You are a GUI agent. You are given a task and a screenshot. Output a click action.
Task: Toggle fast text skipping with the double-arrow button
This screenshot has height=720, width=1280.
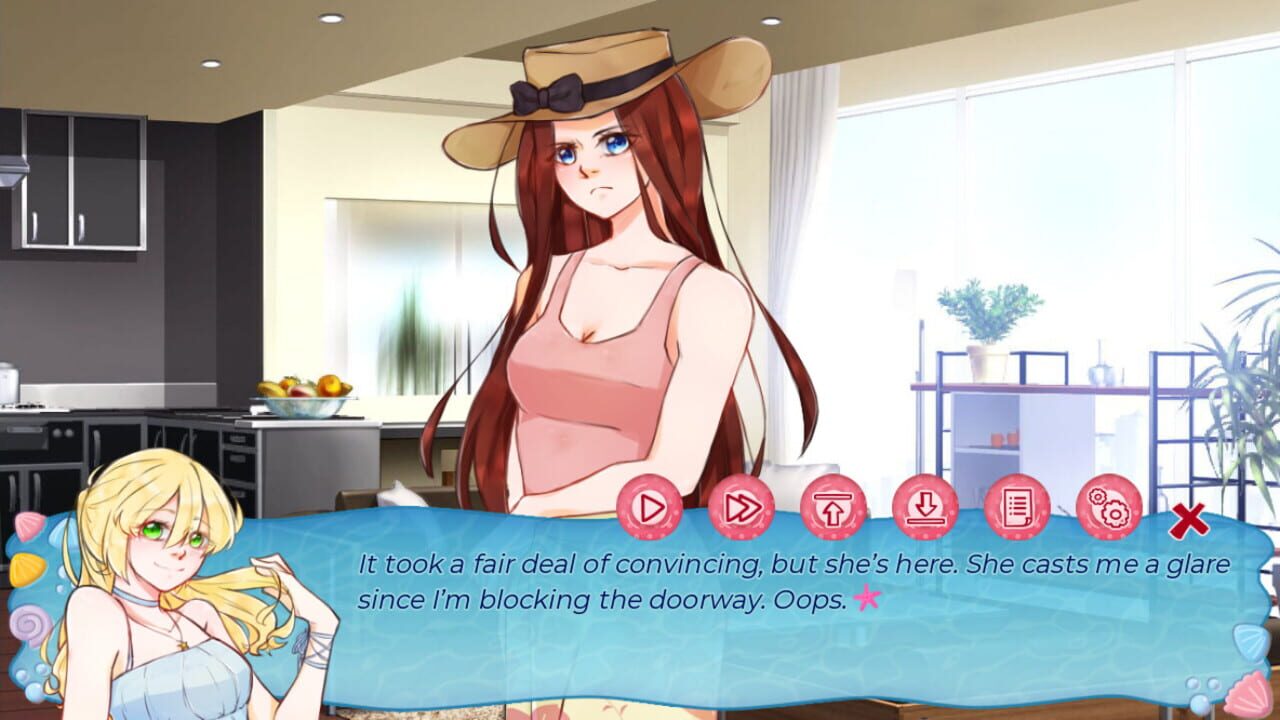[739, 509]
